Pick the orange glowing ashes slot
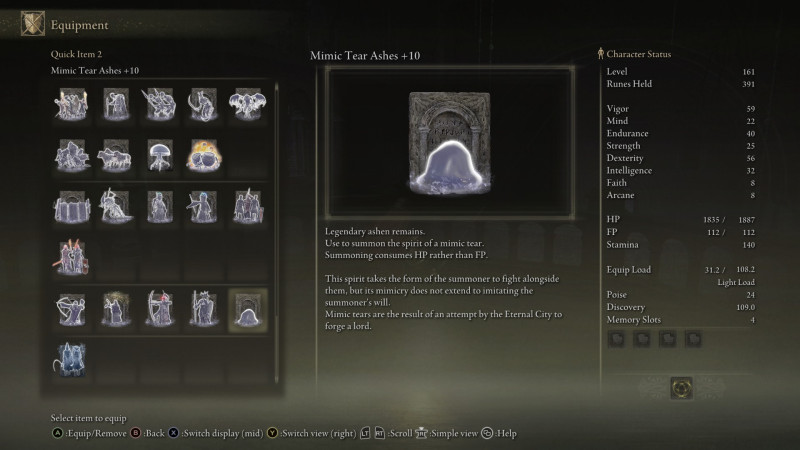Screen dimensions: 800x450 (x=204, y=155)
